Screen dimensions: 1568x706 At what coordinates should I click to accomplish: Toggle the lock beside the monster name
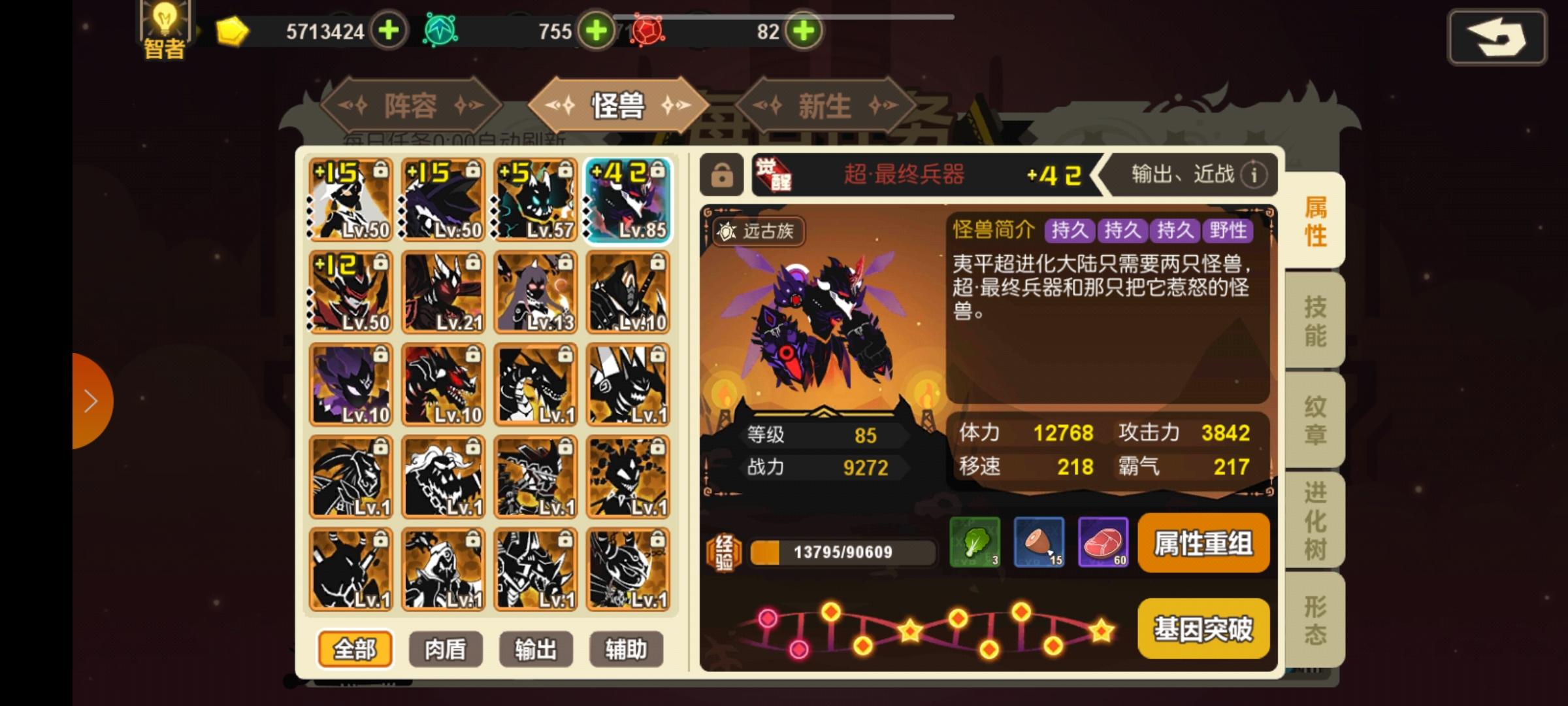pyautogui.click(x=721, y=175)
